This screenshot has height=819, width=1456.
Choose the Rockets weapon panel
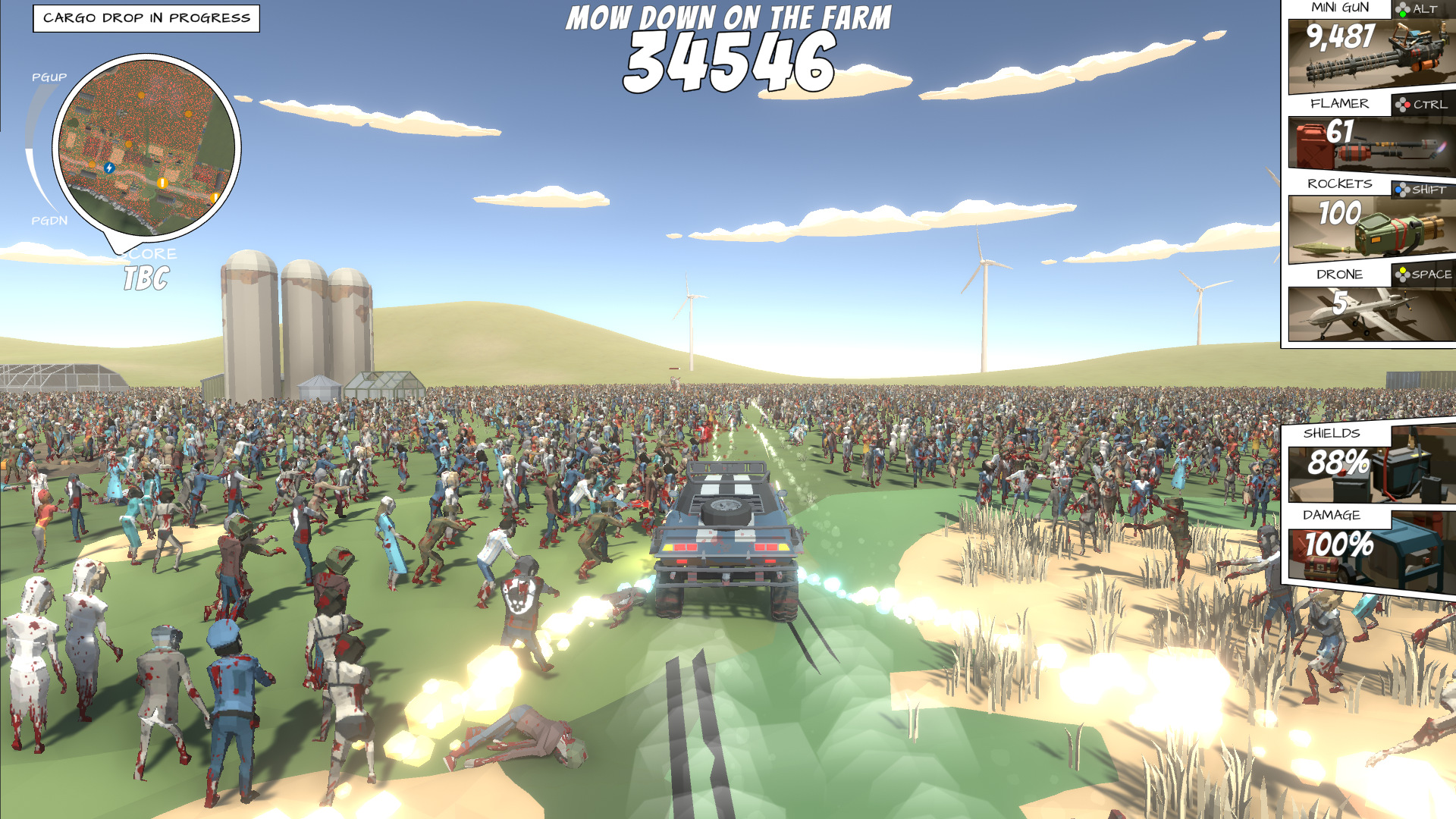[x=1371, y=227]
